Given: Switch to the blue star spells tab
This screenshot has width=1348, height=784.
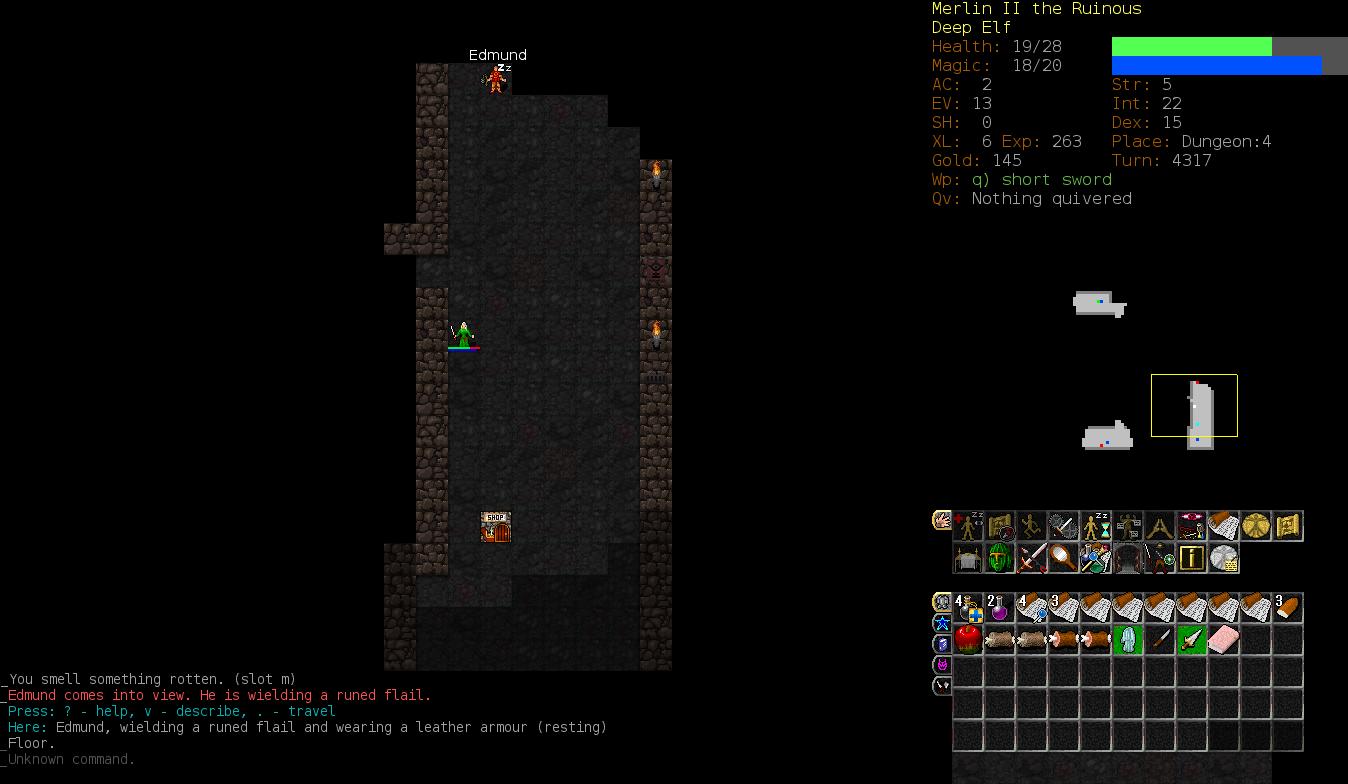Looking at the screenshot, I should click(942, 623).
